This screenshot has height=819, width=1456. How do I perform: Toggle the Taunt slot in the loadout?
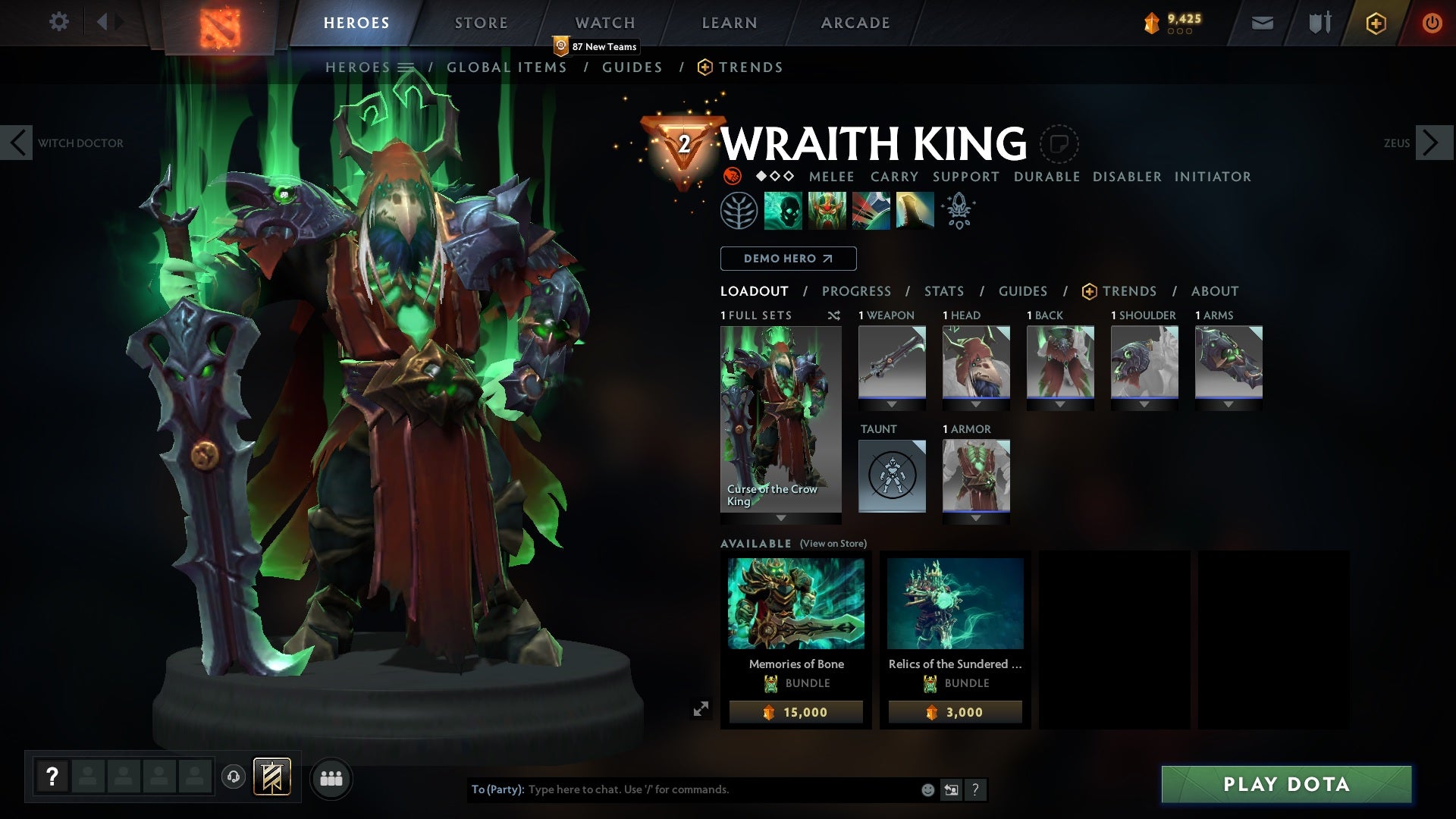click(892, 475)
